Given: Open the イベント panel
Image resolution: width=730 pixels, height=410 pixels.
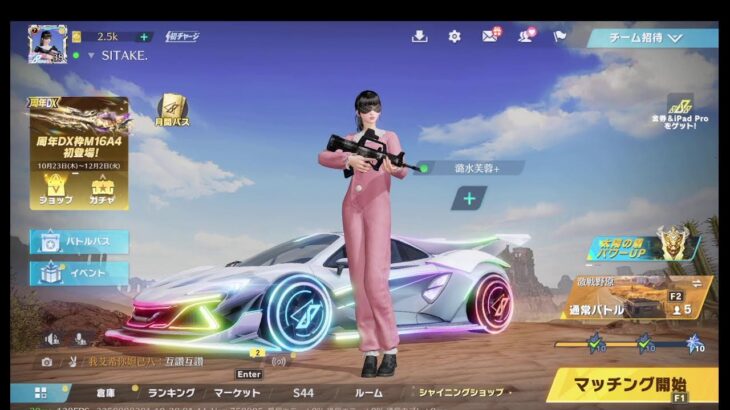Looking at the screenshot, I should click(79, 272).
